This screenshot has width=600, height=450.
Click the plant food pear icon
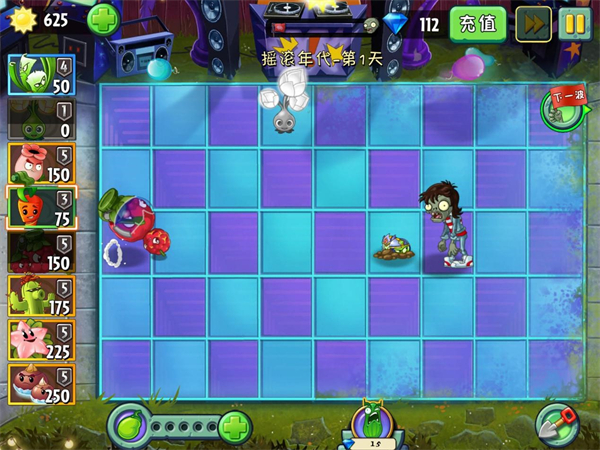coord(129,425)
